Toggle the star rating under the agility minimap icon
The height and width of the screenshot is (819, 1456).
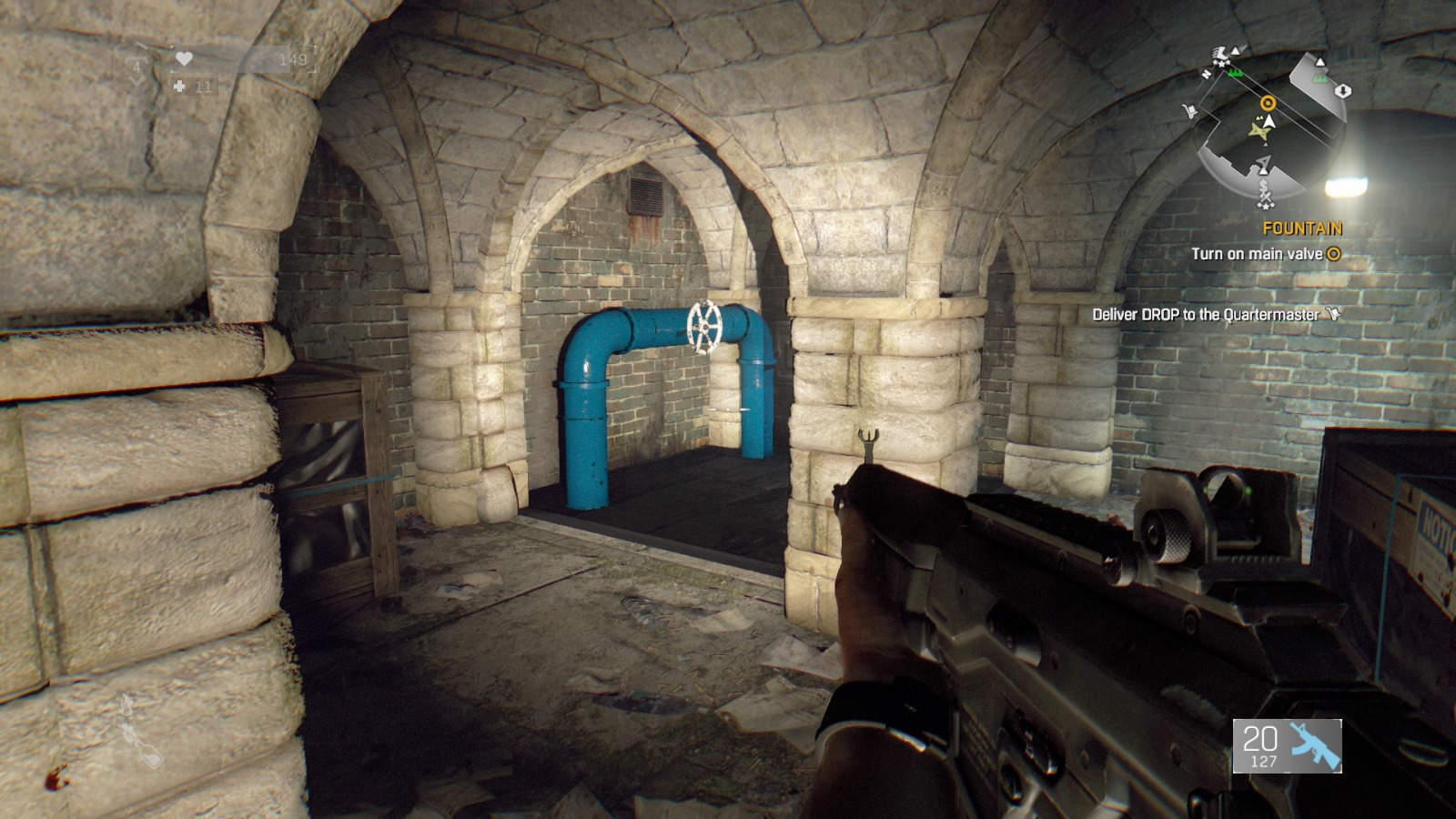coord(1221,63)
